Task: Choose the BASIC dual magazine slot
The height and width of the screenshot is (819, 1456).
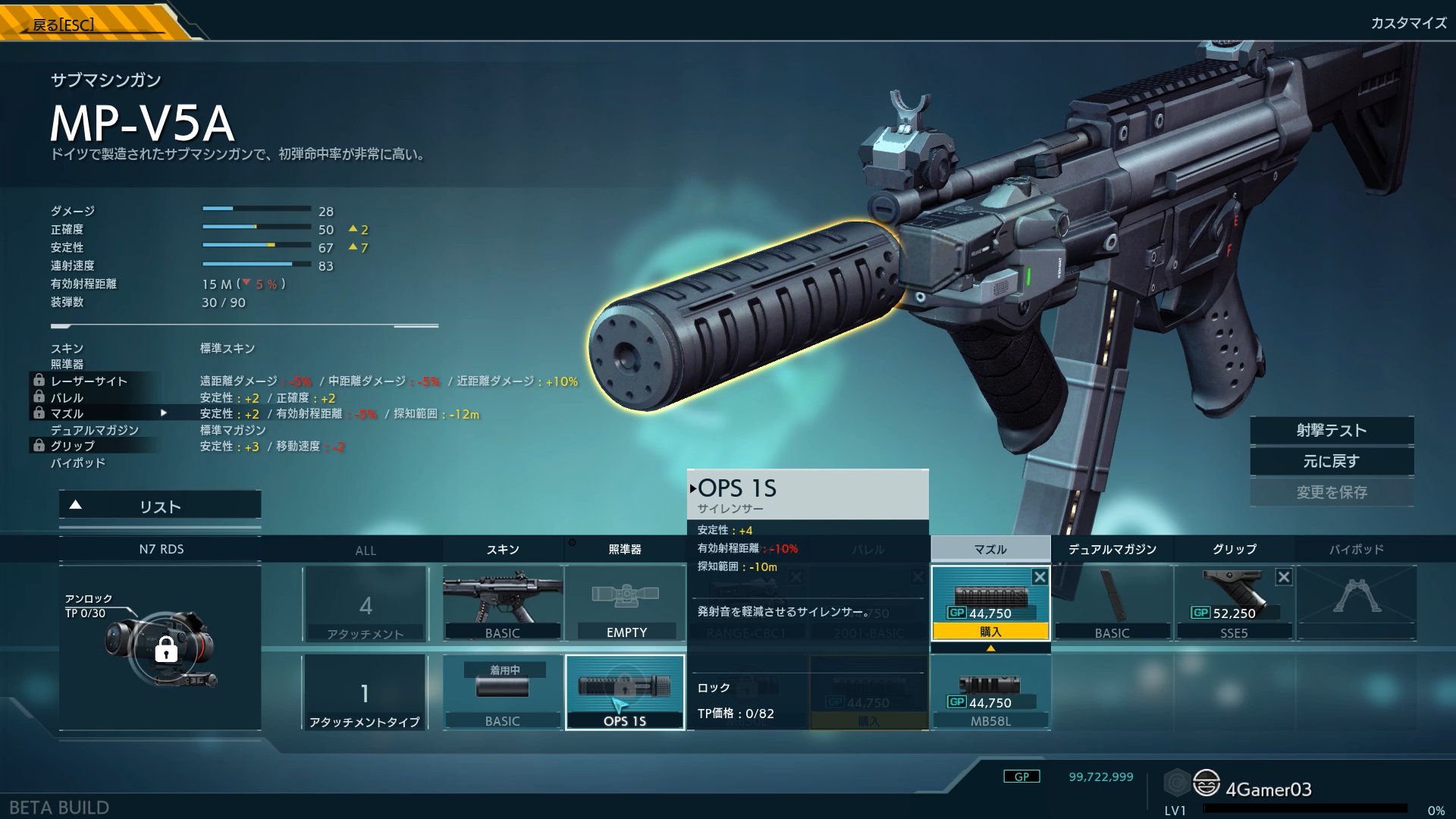Action: click(x=1112, y=603)
